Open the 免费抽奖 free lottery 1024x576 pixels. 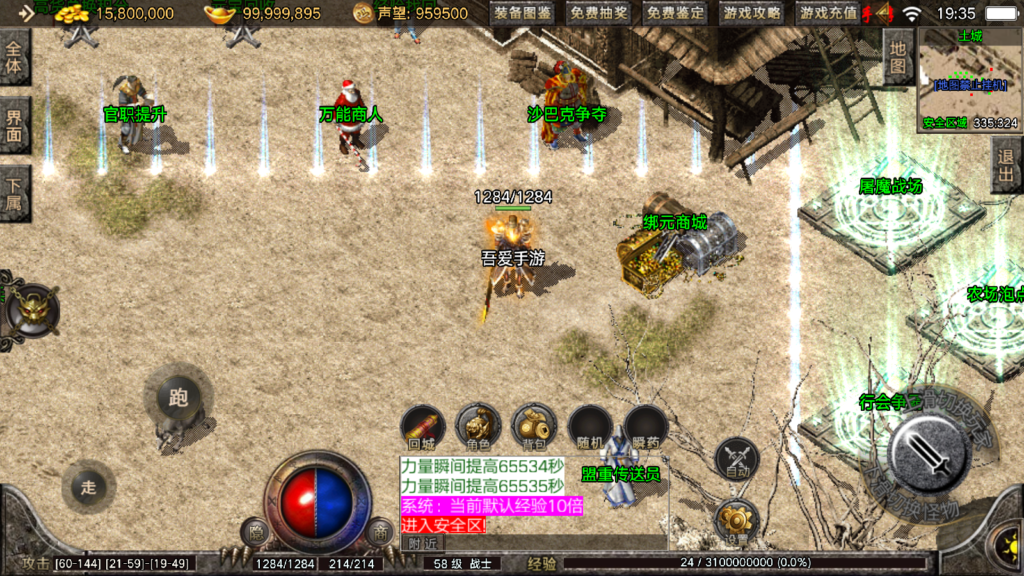[599, 14]
